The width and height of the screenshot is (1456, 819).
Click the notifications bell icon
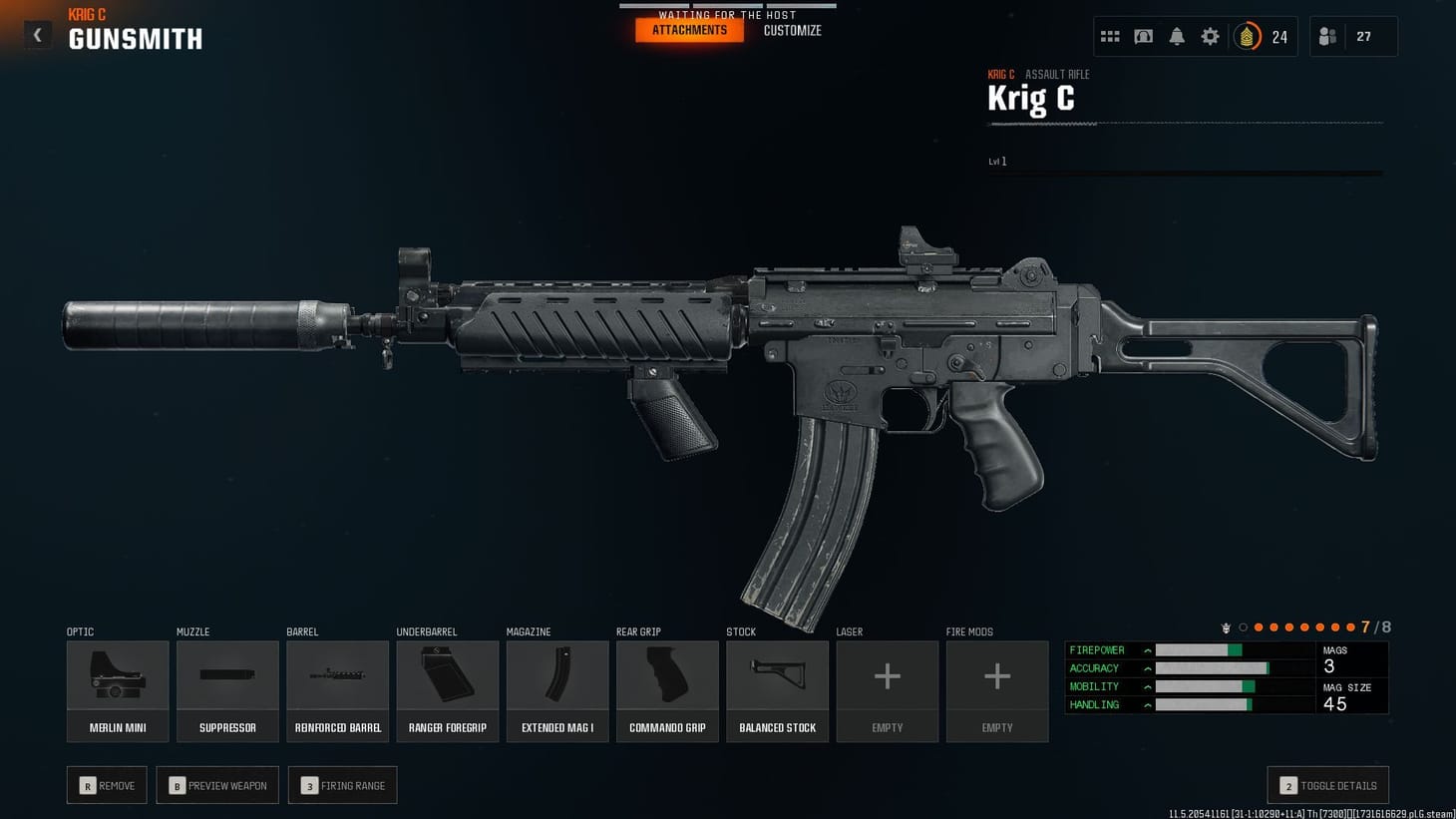1177,36
